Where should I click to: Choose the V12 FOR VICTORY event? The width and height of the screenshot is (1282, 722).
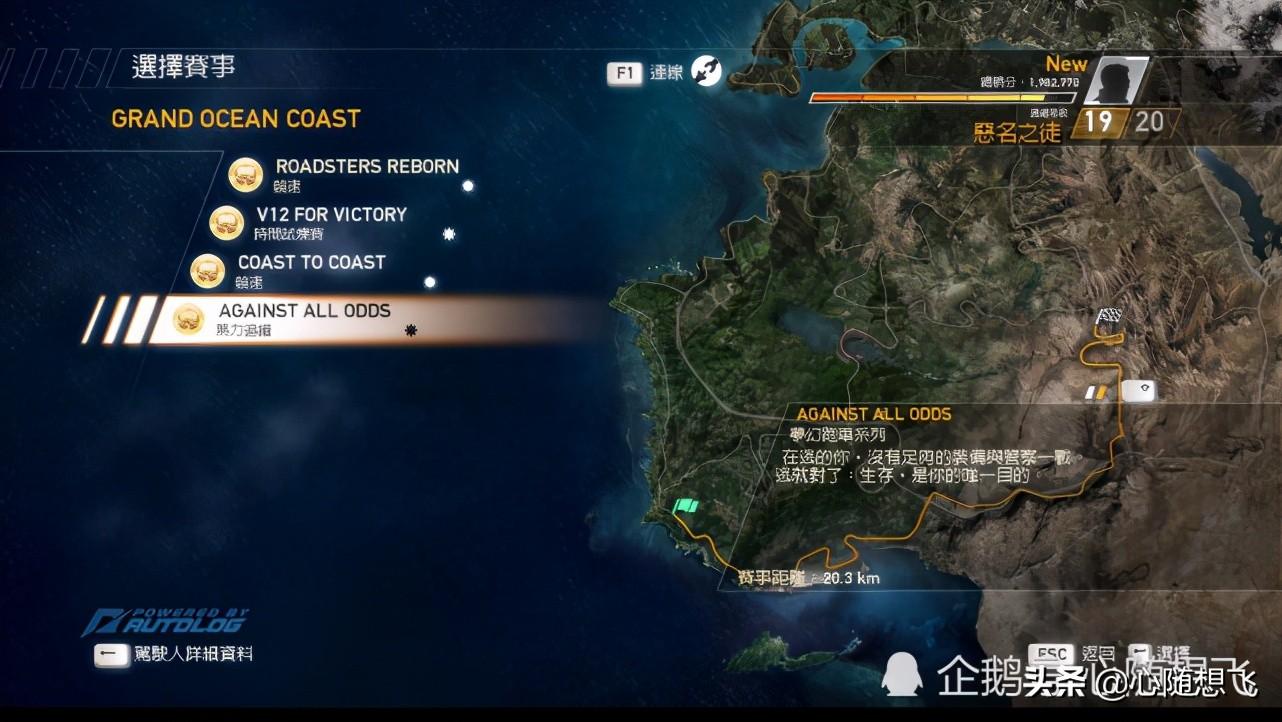point(331,215)
